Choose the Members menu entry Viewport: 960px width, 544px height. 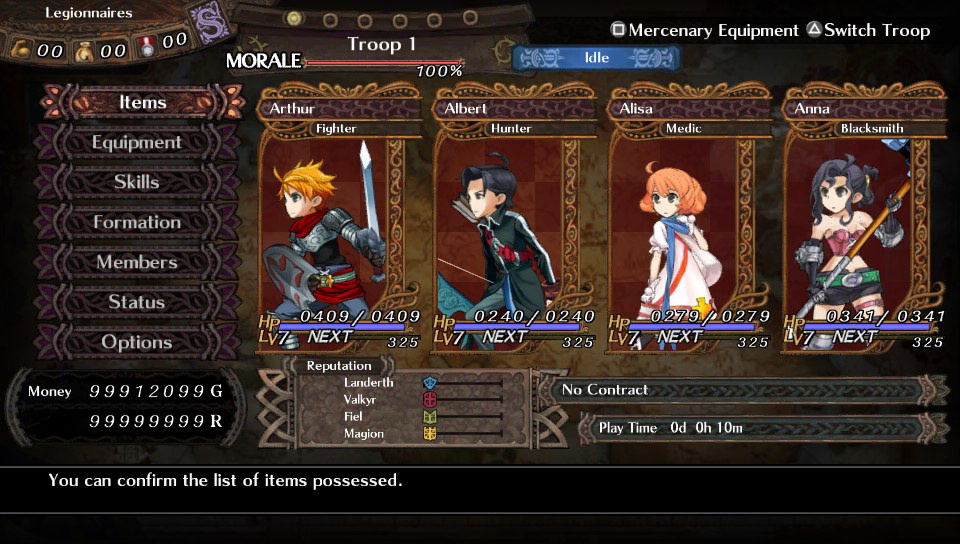coord(137,262)
